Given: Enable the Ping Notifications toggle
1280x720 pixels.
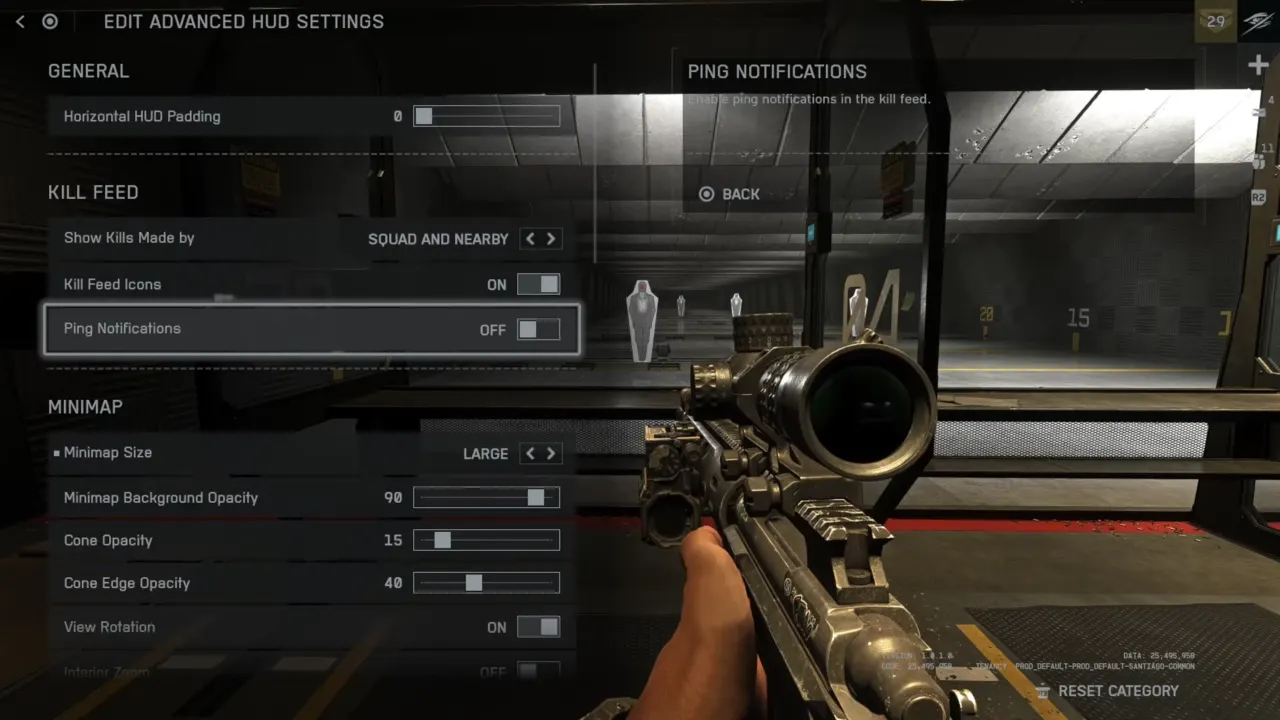Looking at the screenshot, I should coord(538,330).
